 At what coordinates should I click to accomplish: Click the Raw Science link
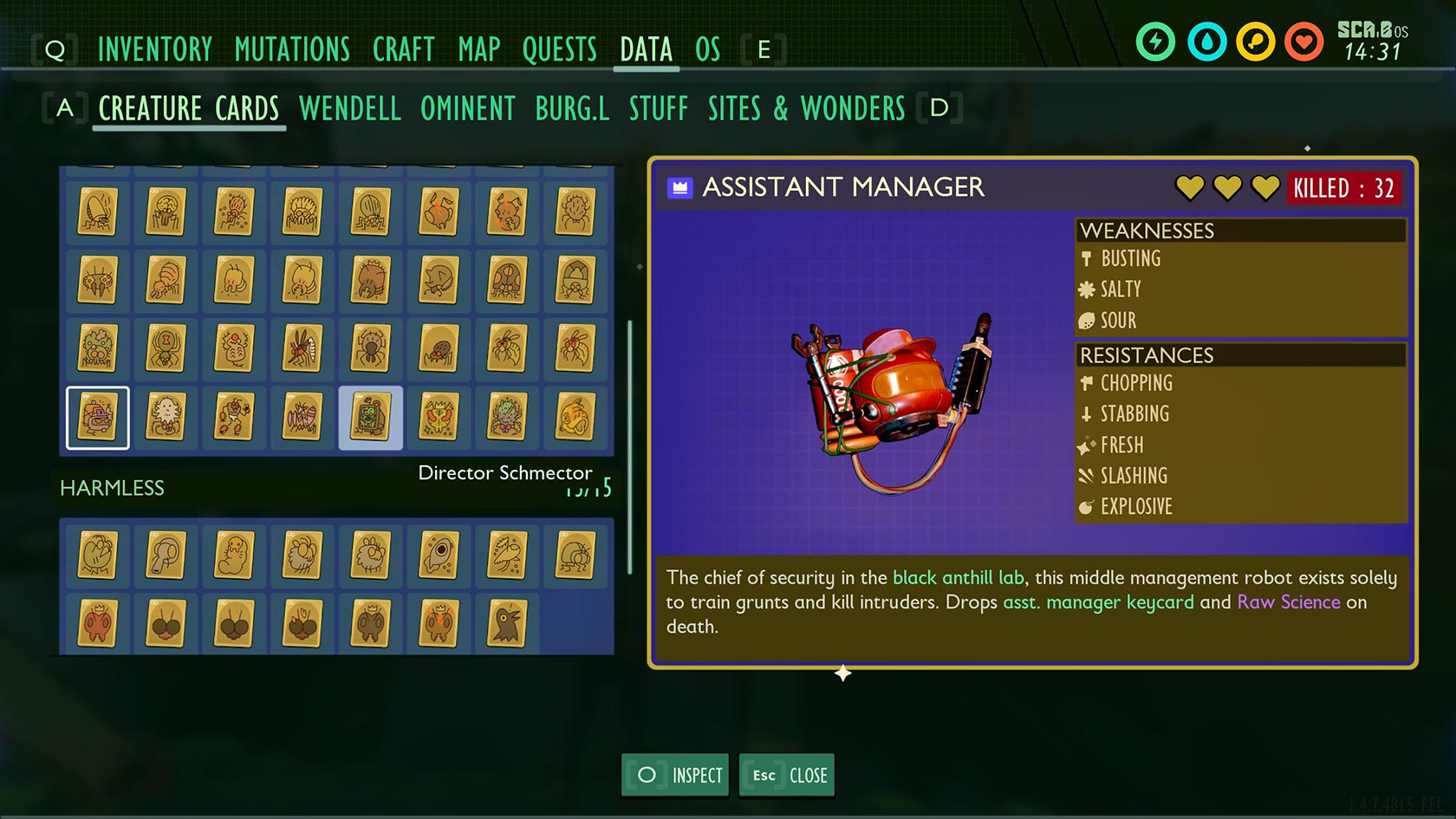(1288, 602)
